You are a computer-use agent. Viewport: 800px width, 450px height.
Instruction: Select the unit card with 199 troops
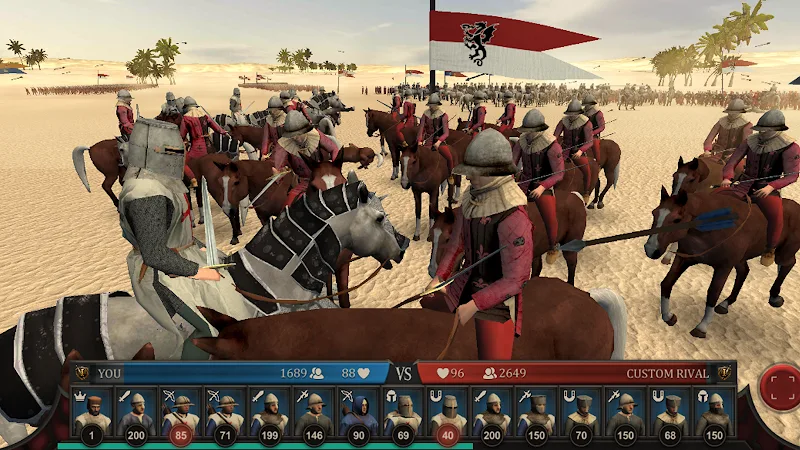270,412
